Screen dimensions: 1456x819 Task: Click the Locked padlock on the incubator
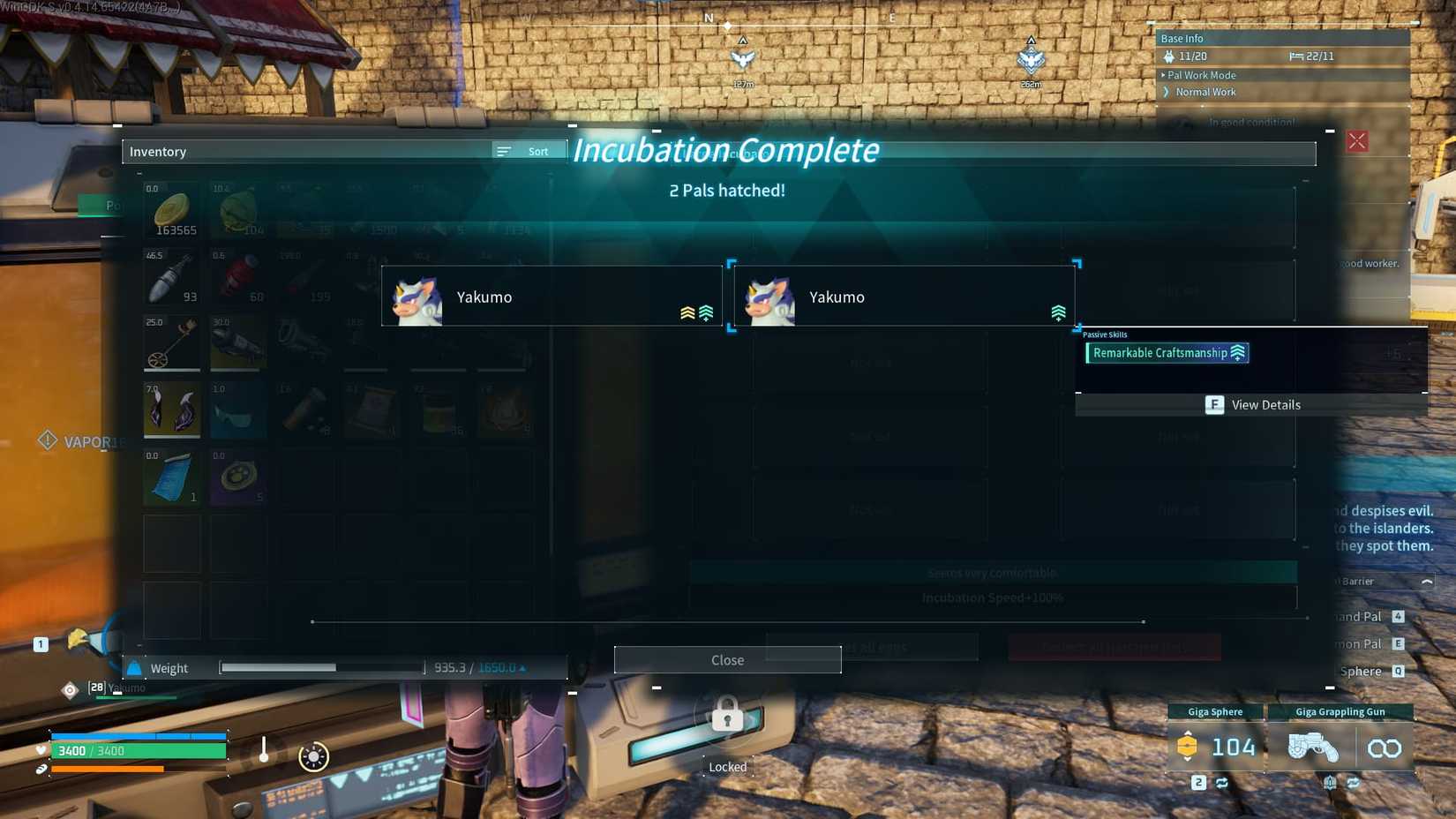coord(726,717)
